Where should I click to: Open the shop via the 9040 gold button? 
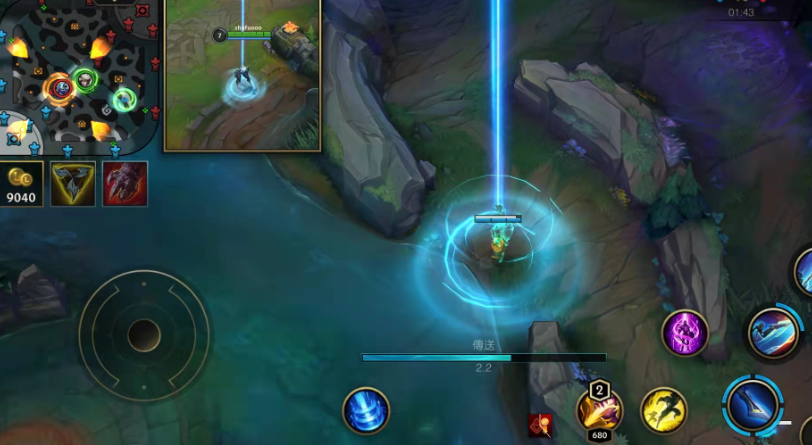point(22,184)
